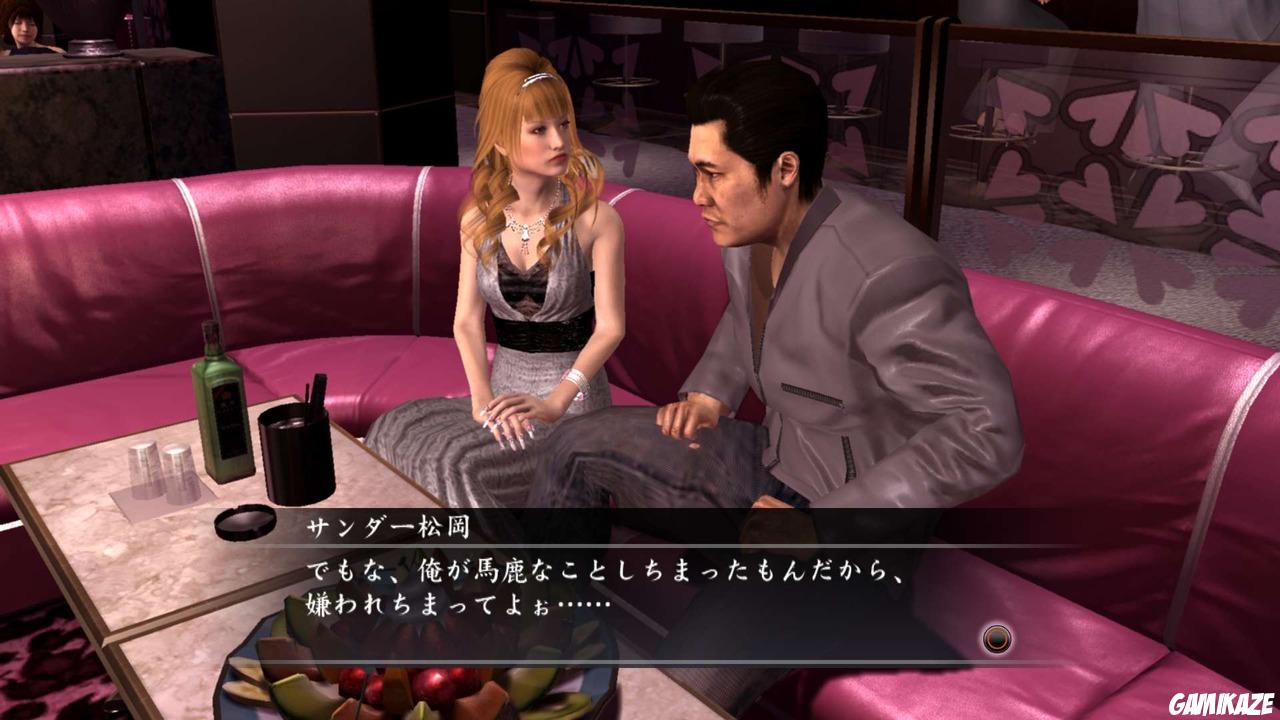Select the hostess with blonde hair
1280x720 pixels.
tap(530, 250)
